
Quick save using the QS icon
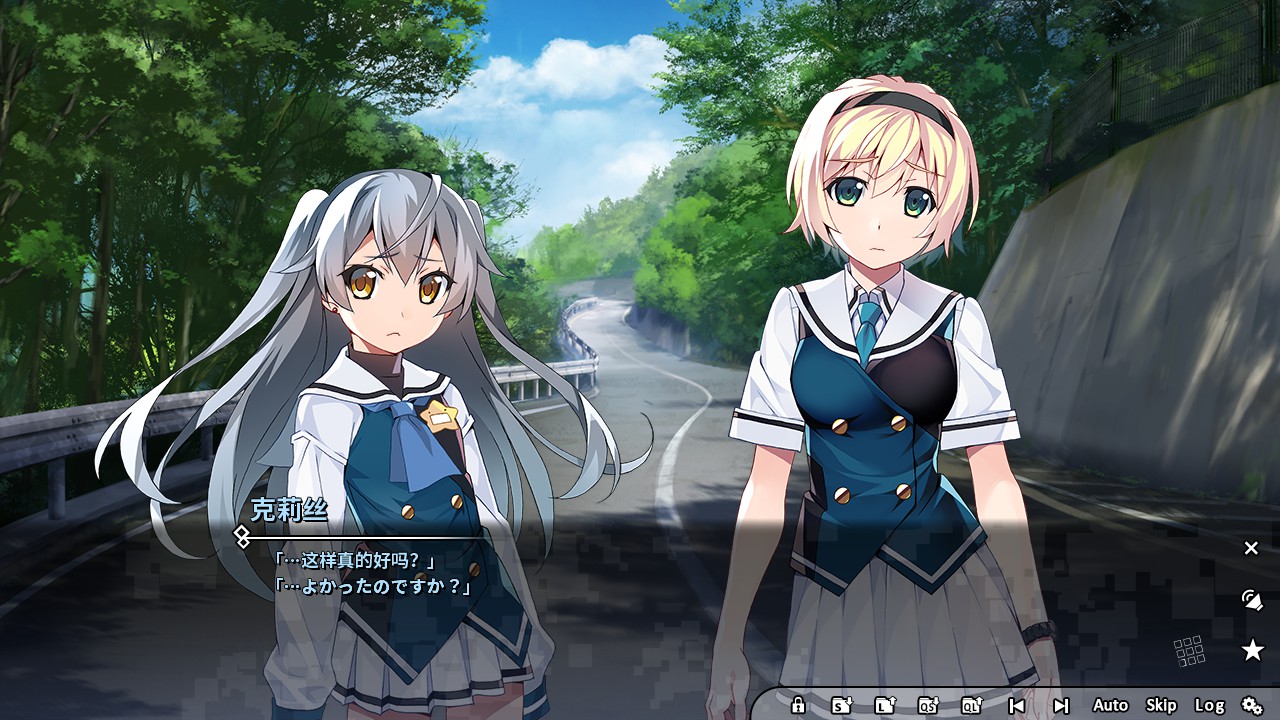tap(927, 705)
